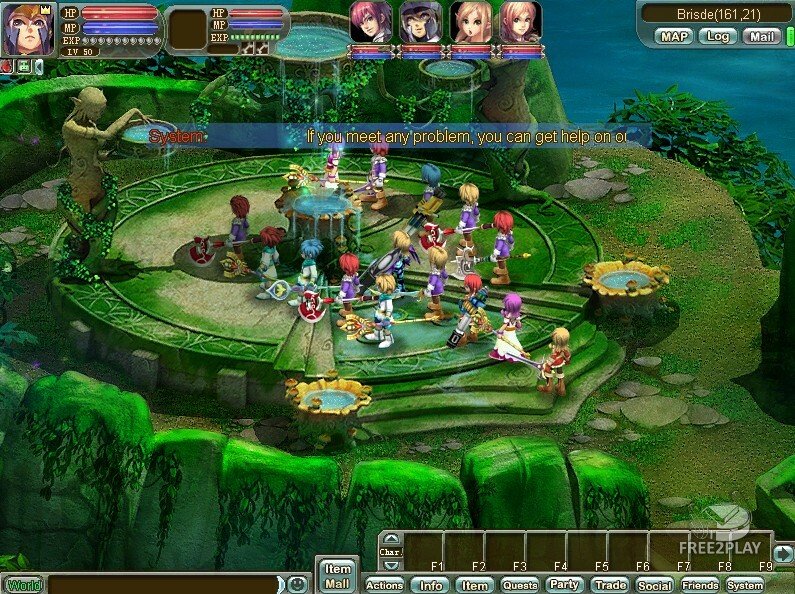
Task: Open the Item inventory
Action: pyautogui.click(x=475, y=585)
